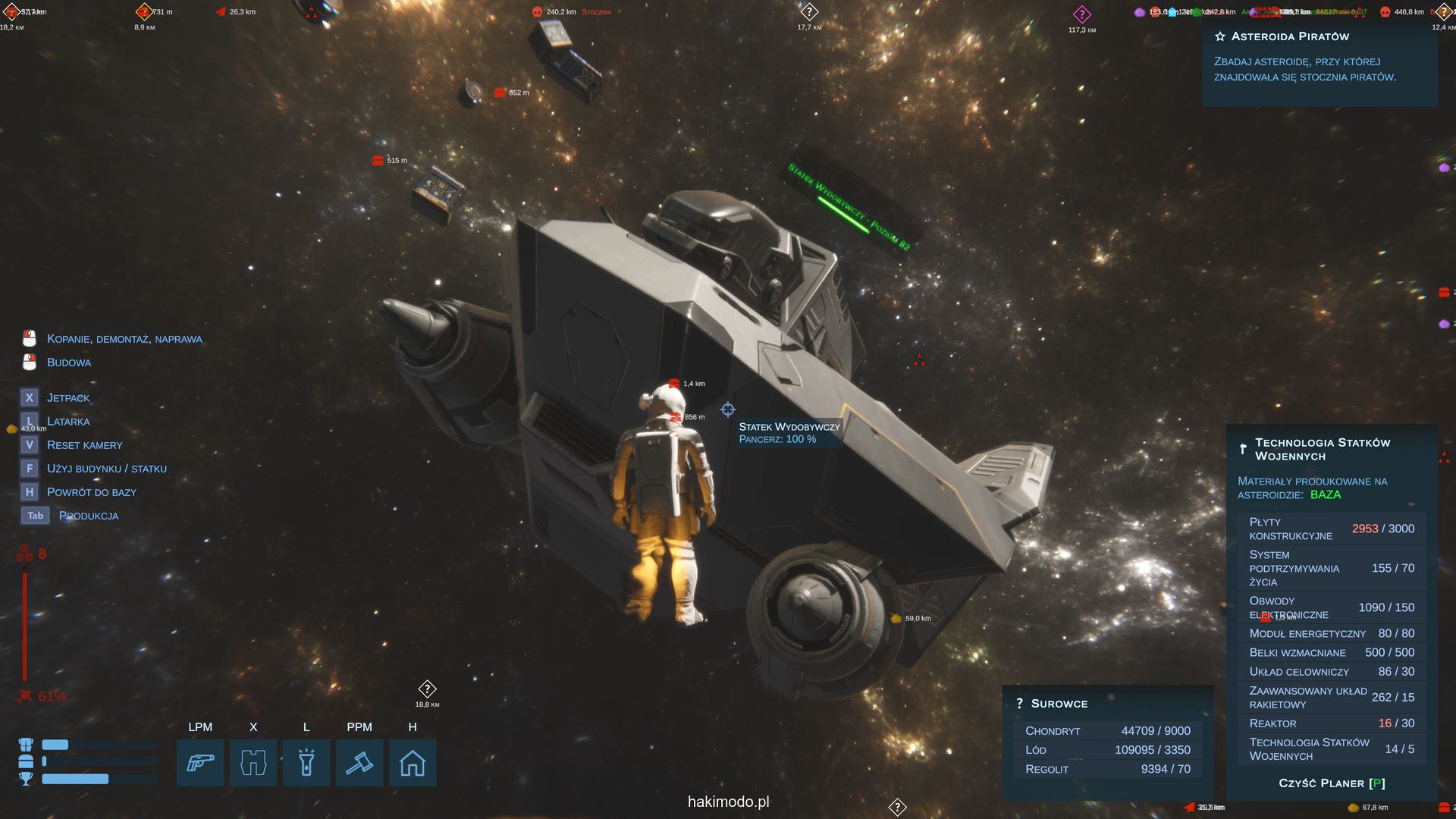This screenshot has width=1456, height=819.
Task: Select the Technologia Statków Wojennych planner header
Action: coord(1322,449)
